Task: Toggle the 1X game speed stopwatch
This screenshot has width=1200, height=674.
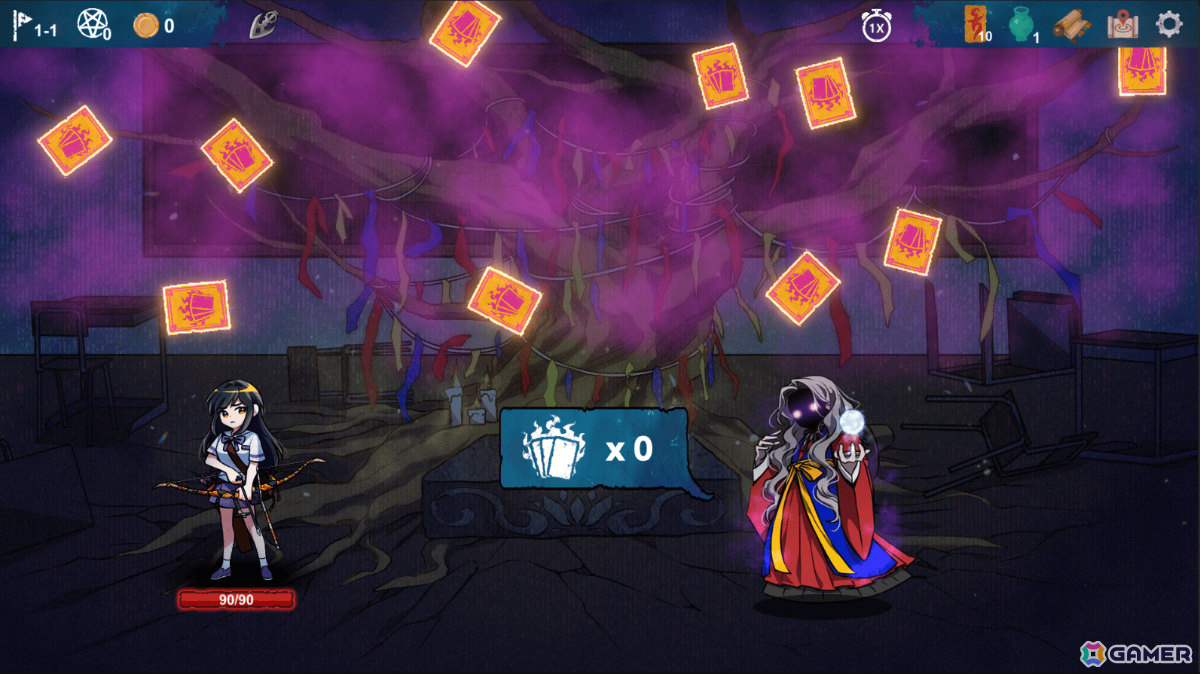Action: [x=876, y=26]
